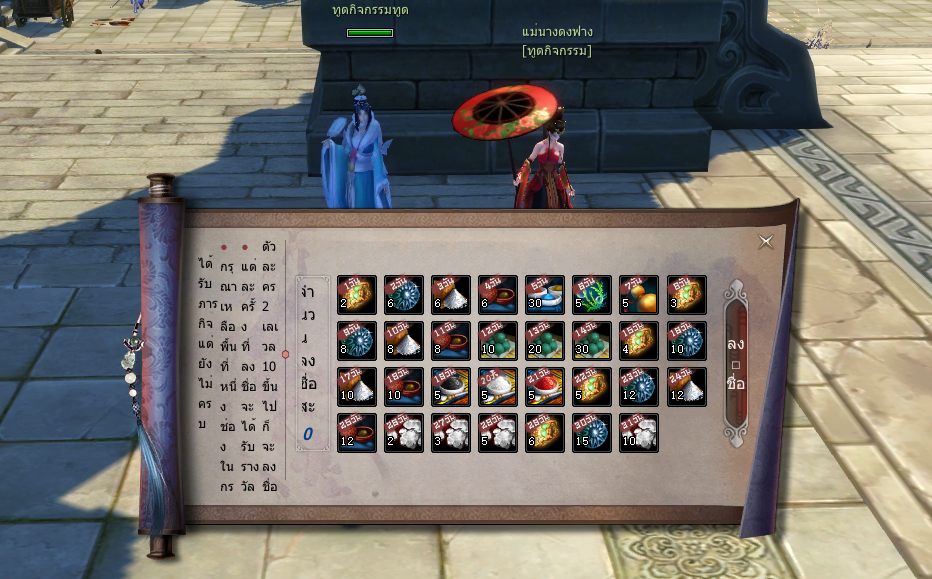Select the day 13 green orbs reward
Screen dimensions: 932x579
tap(545, 340)
